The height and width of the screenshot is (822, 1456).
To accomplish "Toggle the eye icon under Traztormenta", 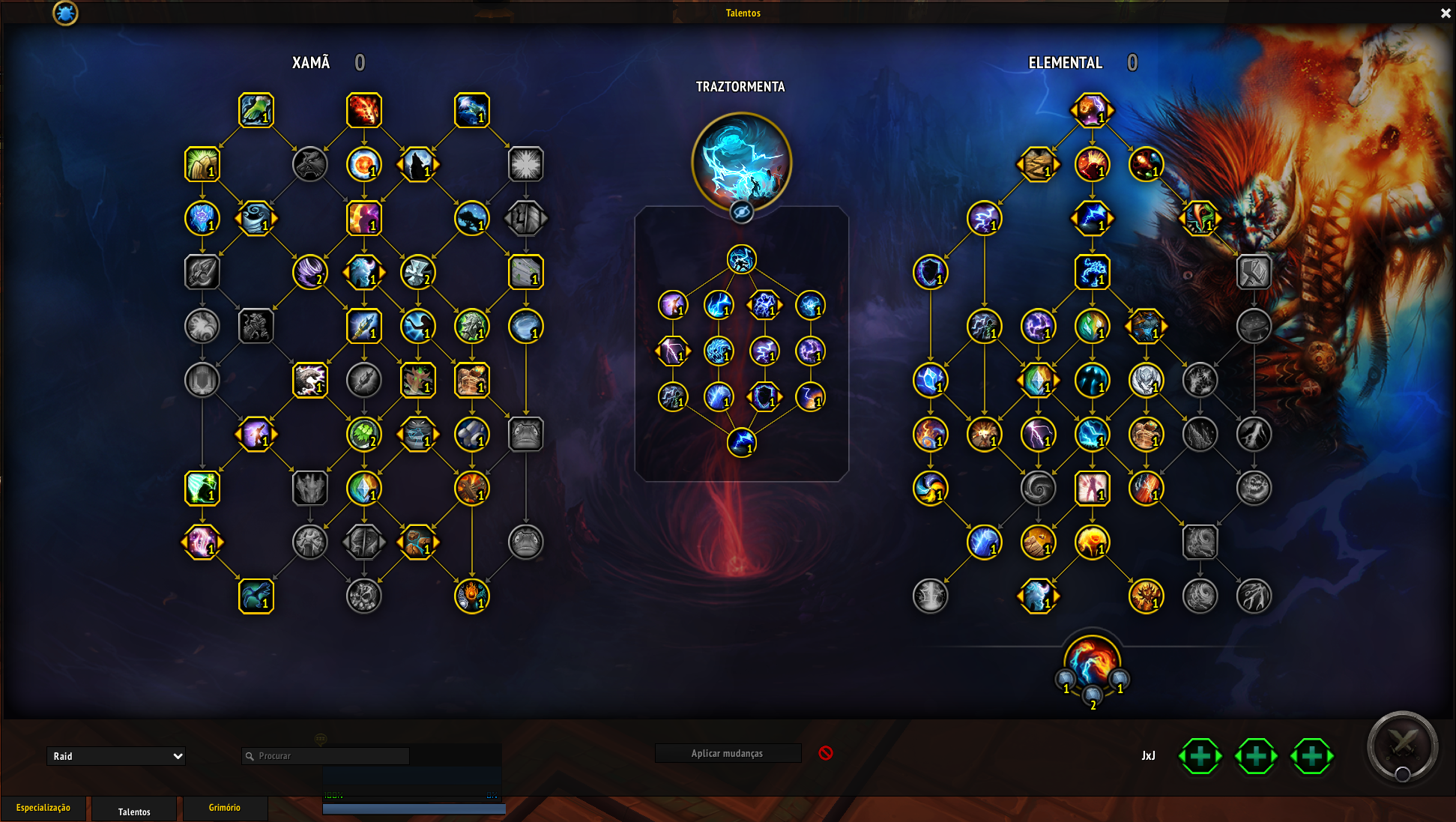I will pyautogui.click(x=741, y=212).
